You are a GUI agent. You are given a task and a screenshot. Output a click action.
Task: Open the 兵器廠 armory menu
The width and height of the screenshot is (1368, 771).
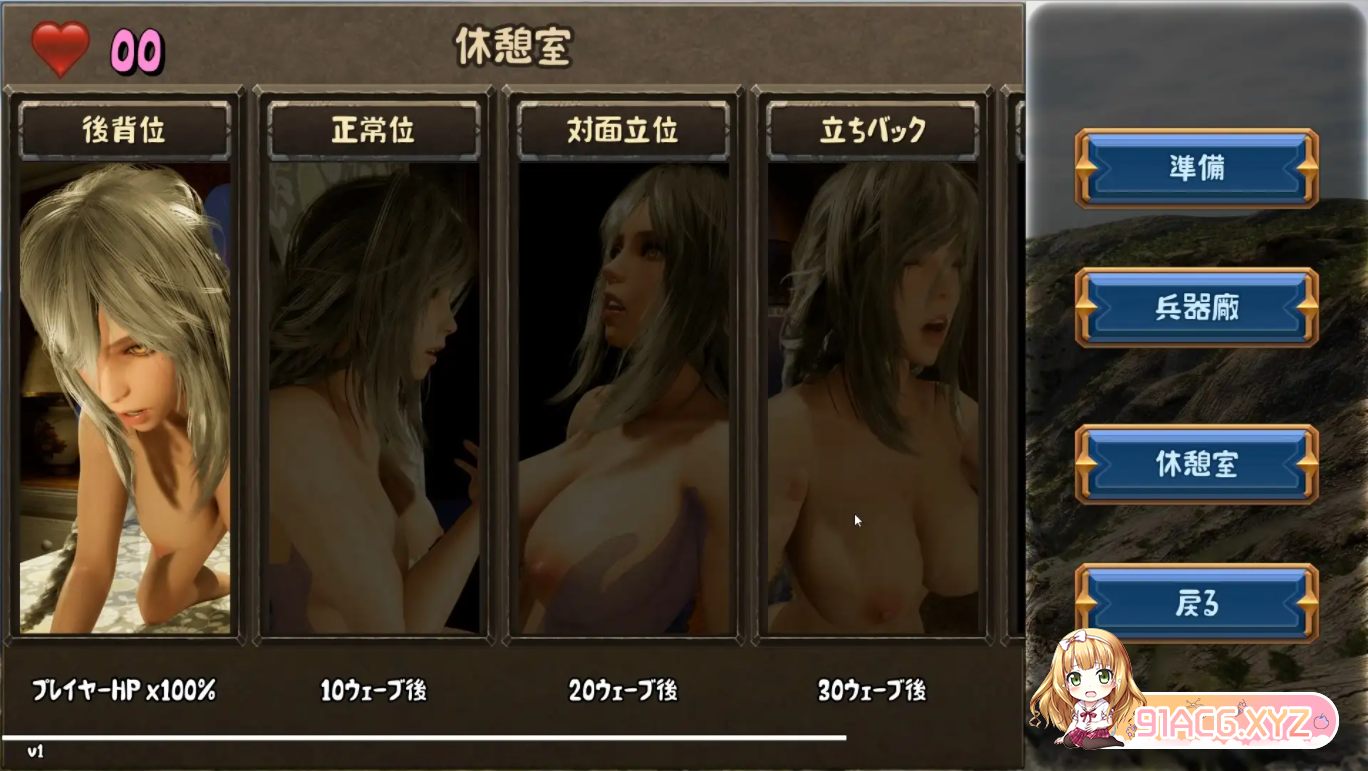(1196, 307)
